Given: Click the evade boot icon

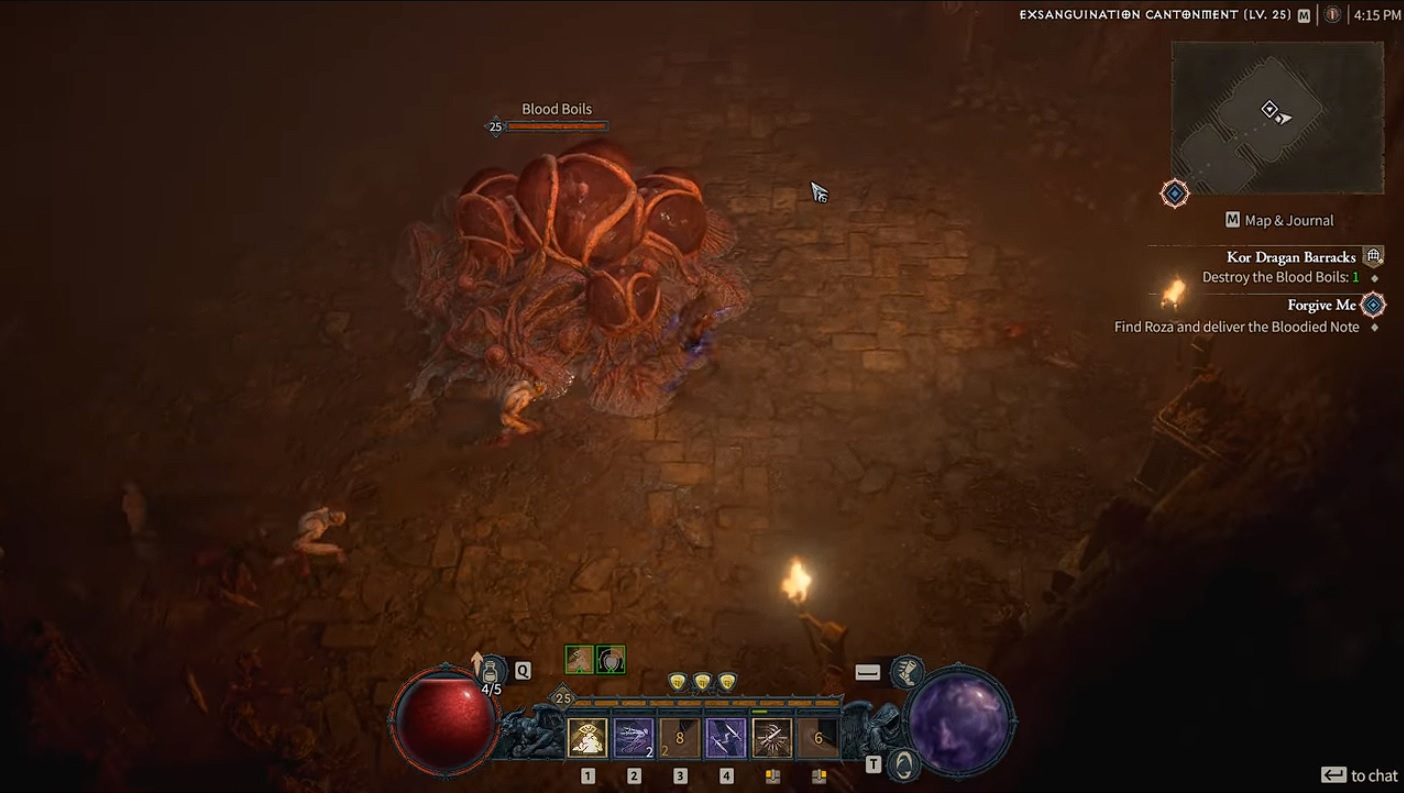Looking at the screenshot, I should (x=908, y=673).
